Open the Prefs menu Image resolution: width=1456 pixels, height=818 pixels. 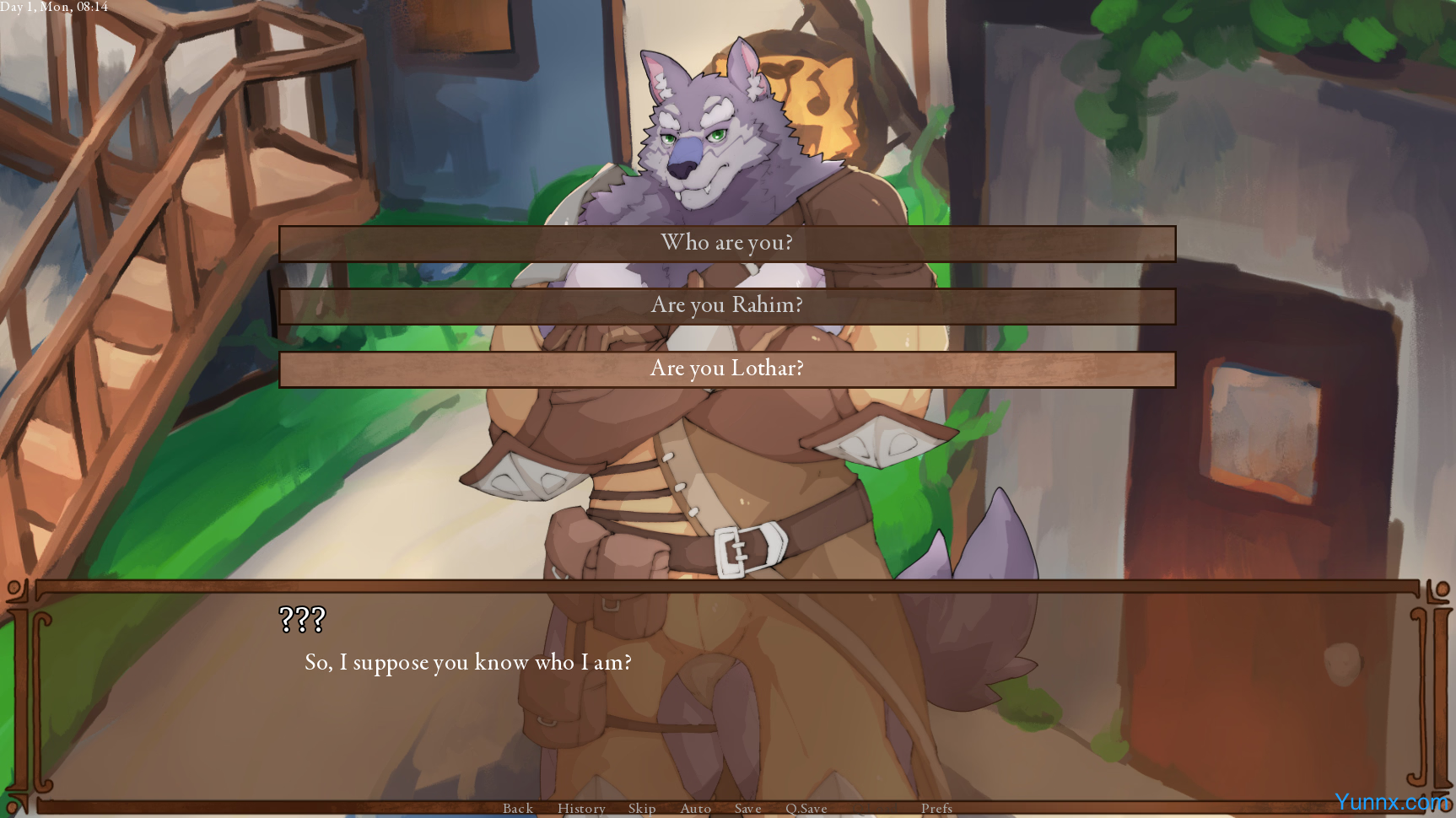click(x=936, y=808)
